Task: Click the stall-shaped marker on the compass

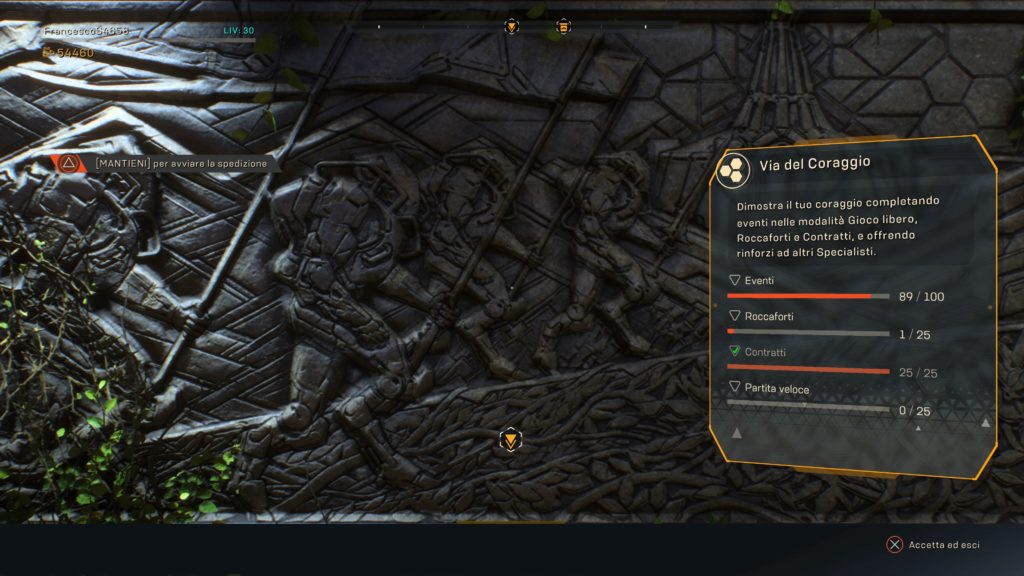Action: coord(563,27)
